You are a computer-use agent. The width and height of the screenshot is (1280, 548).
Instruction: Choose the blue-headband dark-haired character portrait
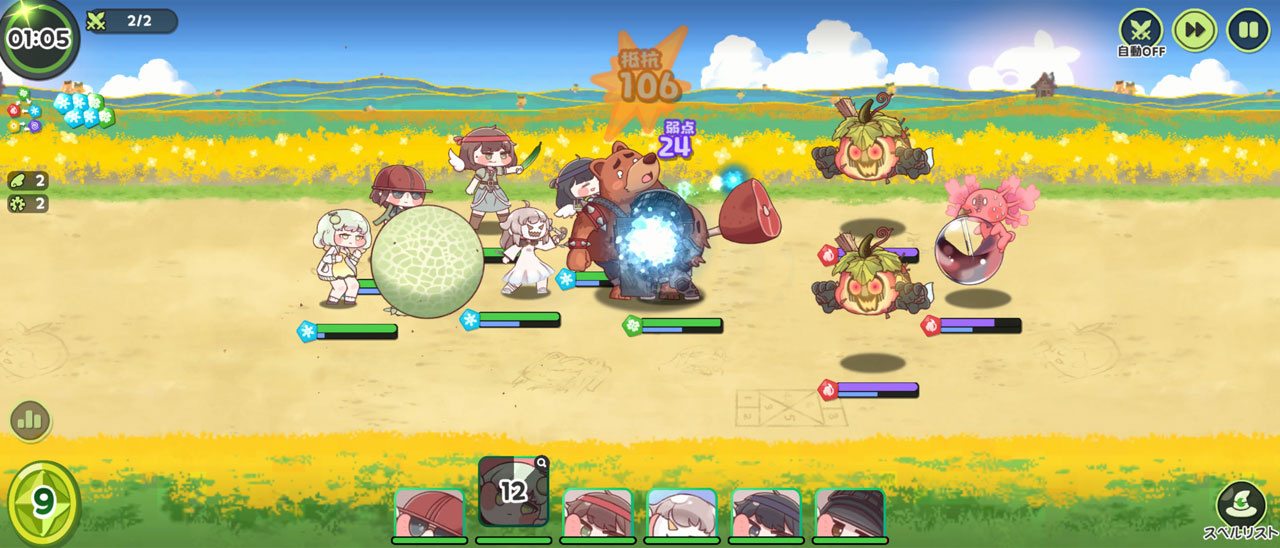[x=766, y=514]
